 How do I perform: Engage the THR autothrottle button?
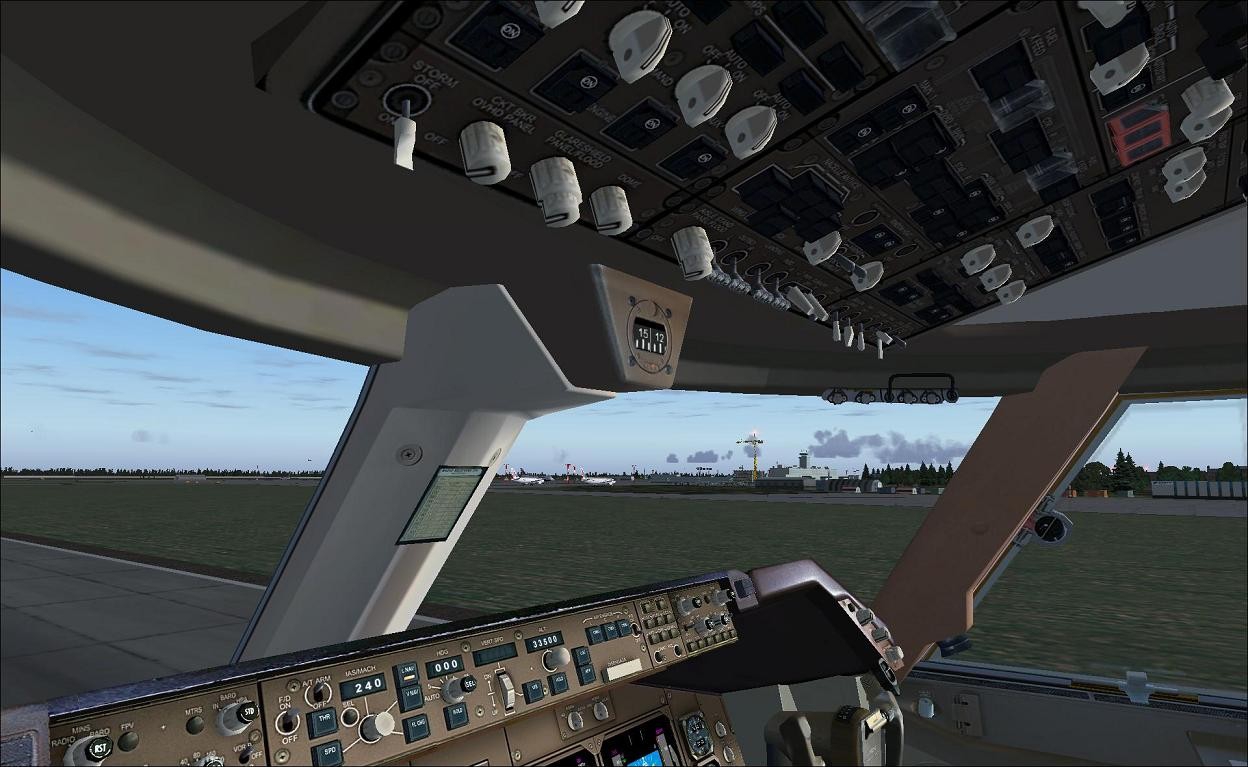[322, 723]
